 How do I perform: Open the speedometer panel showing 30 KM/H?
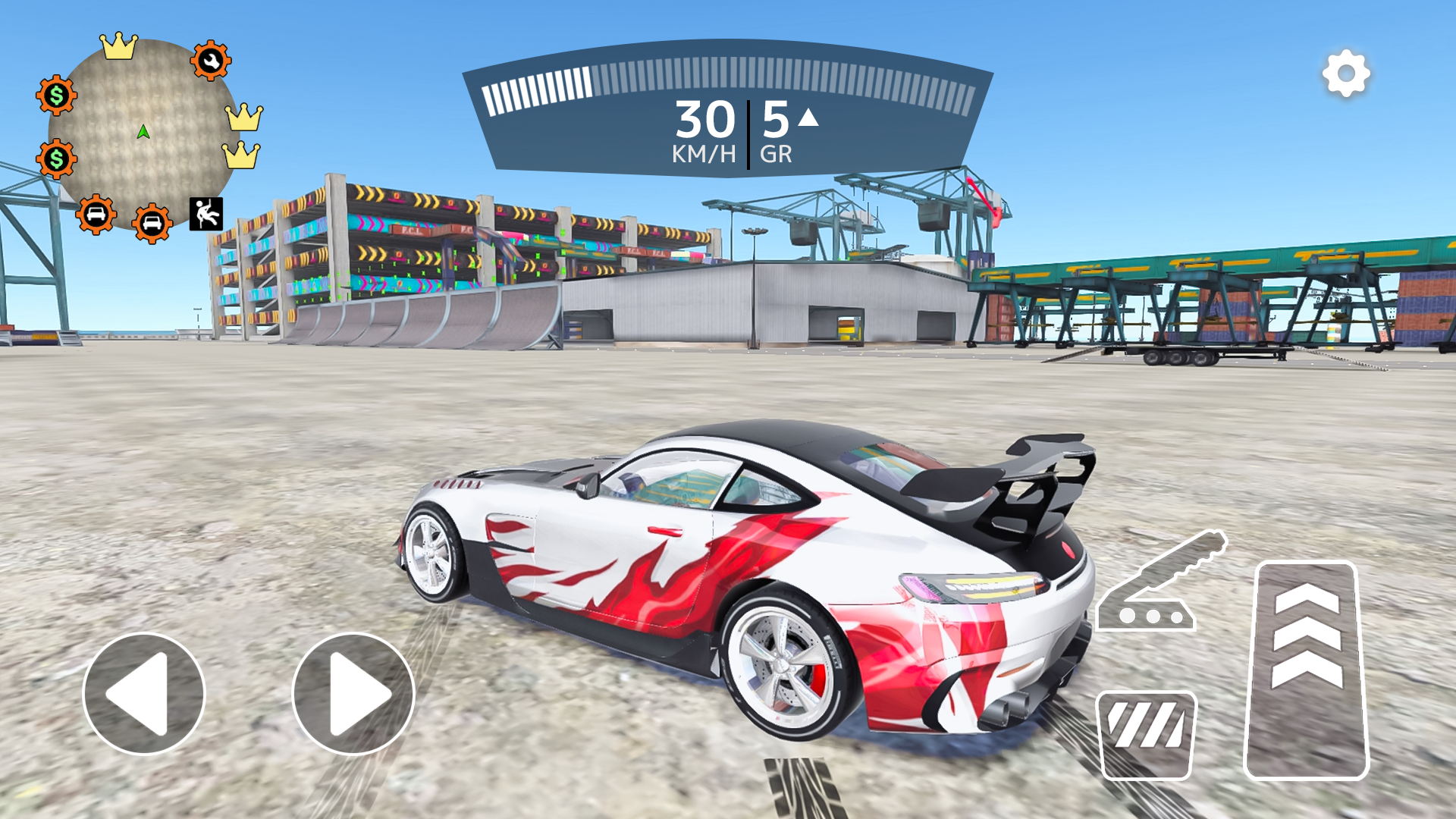[x=705, y=121]
